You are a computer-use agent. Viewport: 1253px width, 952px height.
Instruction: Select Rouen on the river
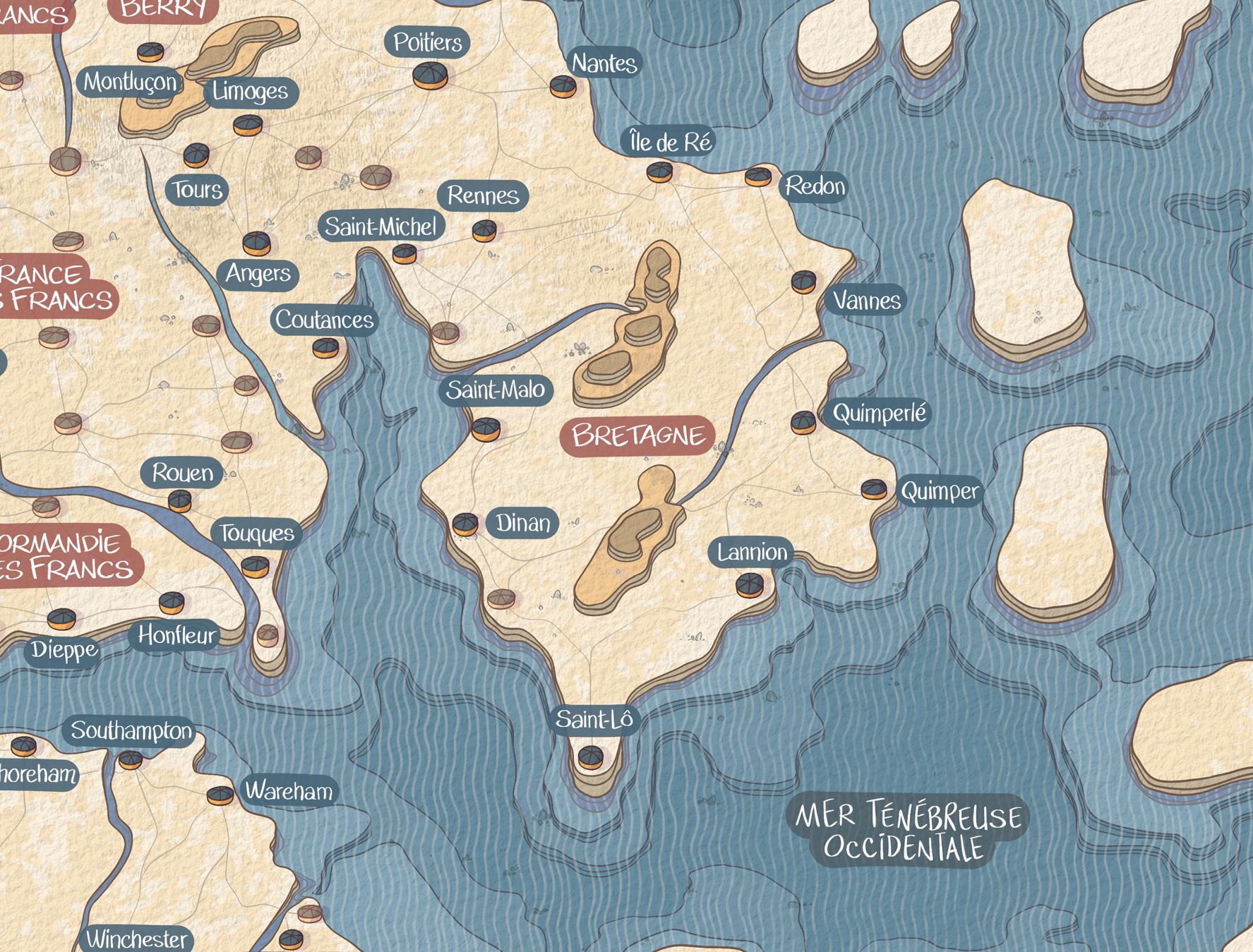(x=180, y=500)
